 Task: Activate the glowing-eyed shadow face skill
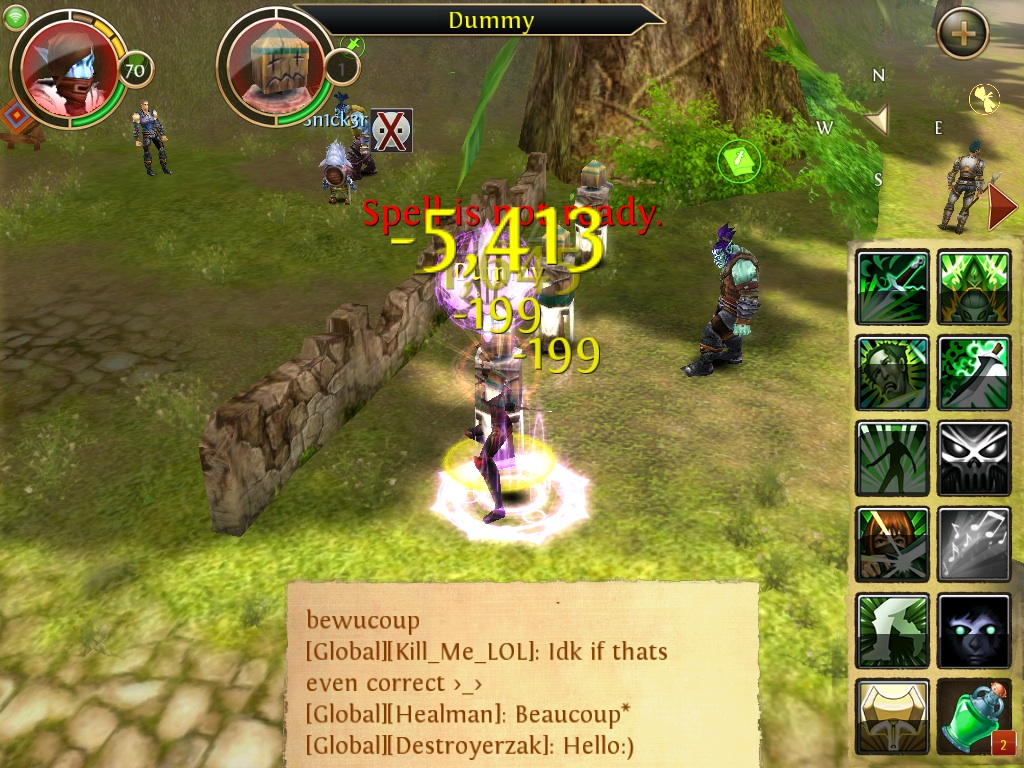point(974,631)
